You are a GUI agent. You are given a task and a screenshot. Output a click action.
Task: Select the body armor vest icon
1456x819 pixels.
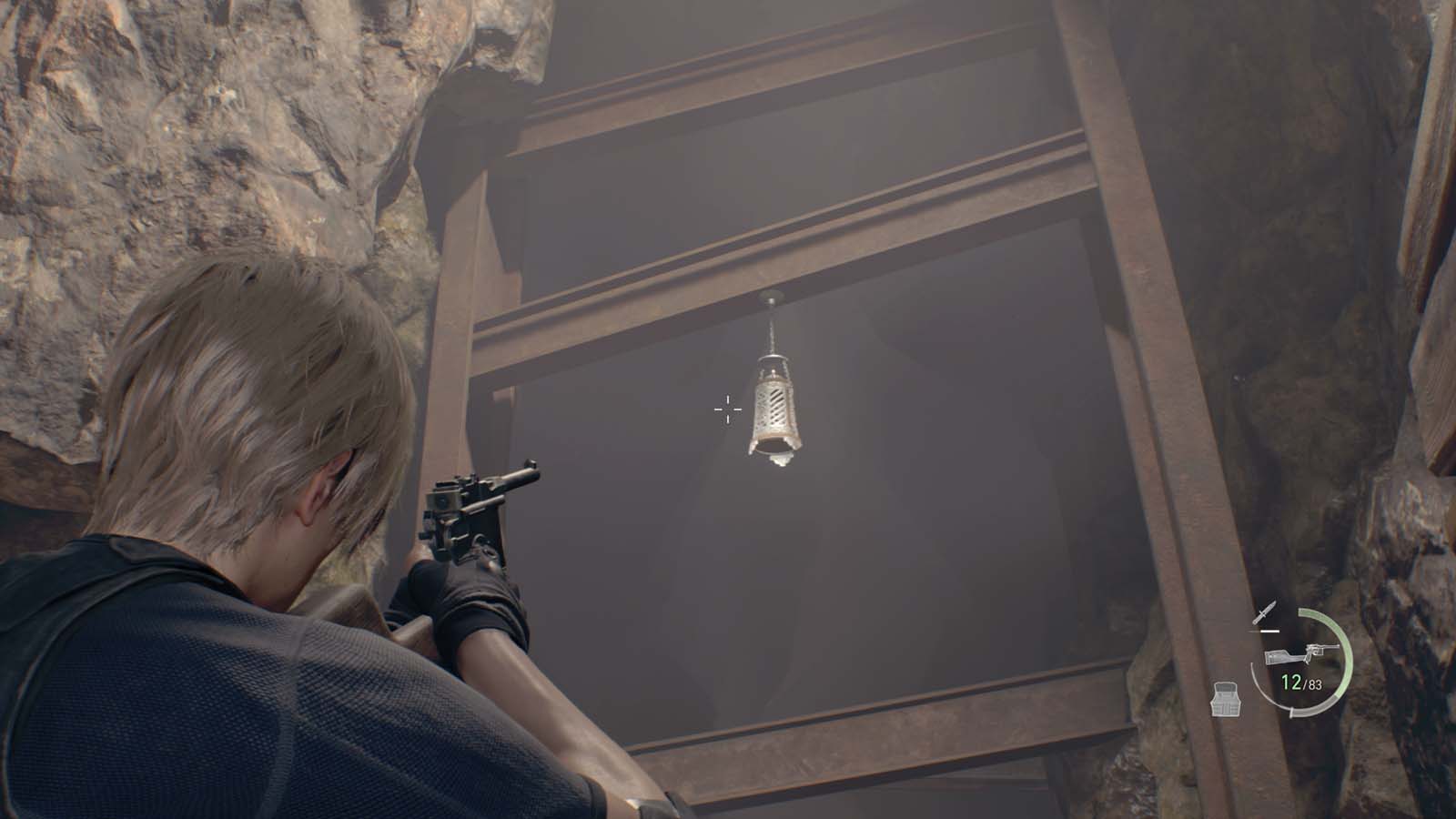click(x=1225, y=699)
